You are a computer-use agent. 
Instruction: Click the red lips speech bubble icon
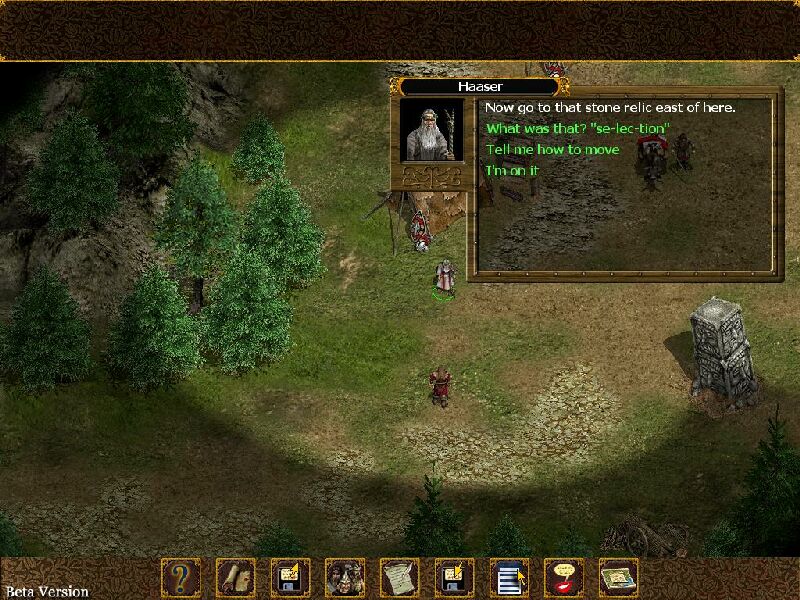pos(564,578)
